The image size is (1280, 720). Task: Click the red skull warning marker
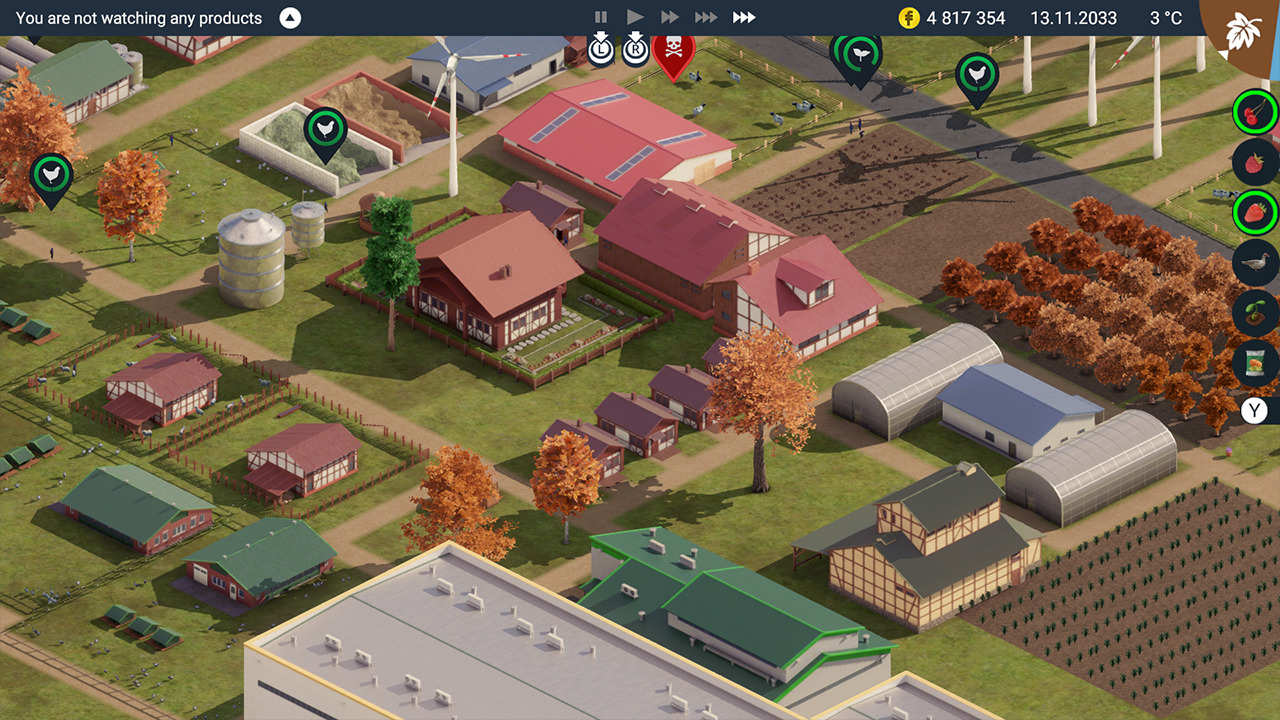pyautogui.click(x=672, y=46)
